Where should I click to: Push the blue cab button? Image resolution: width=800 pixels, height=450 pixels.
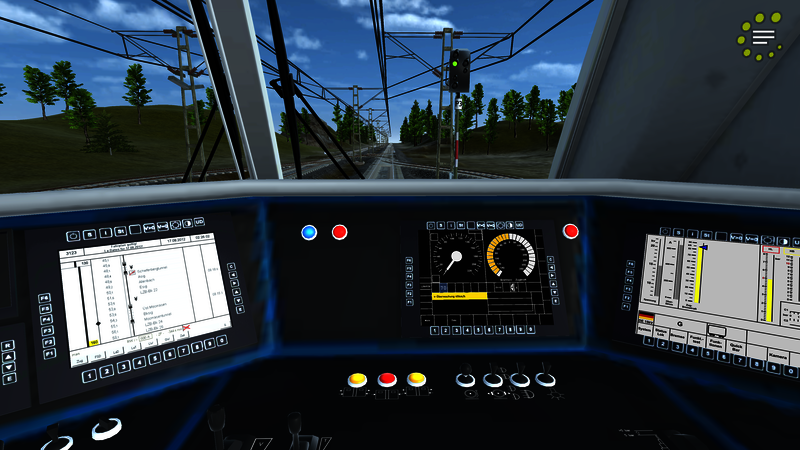click(x=309, y=232)
